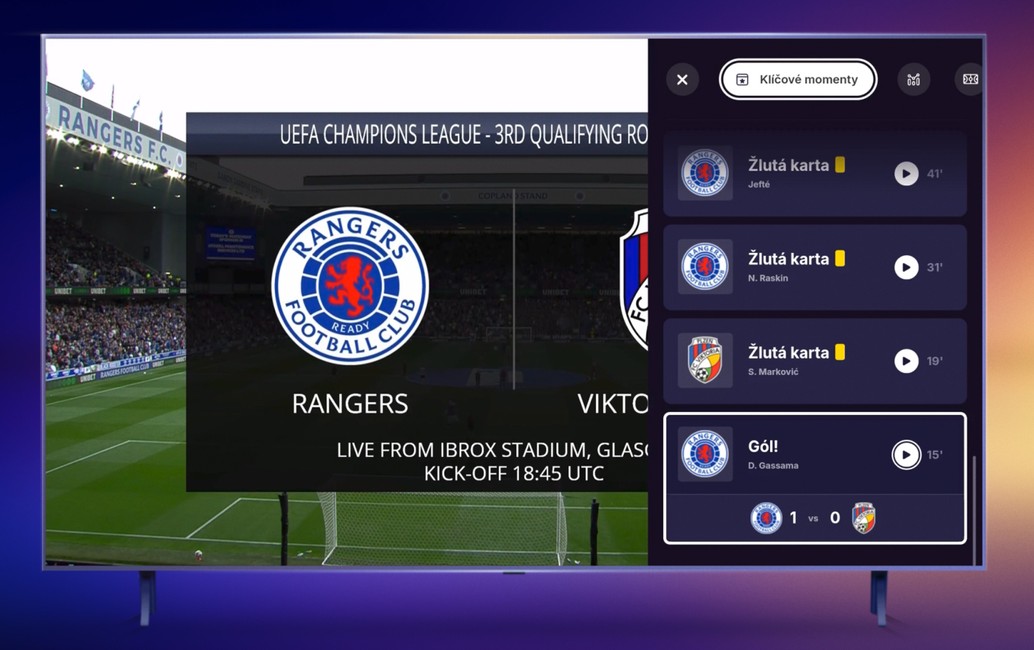1034x650 pixels.
Task: Close the key moments side panel
Action: coord(682,80)
